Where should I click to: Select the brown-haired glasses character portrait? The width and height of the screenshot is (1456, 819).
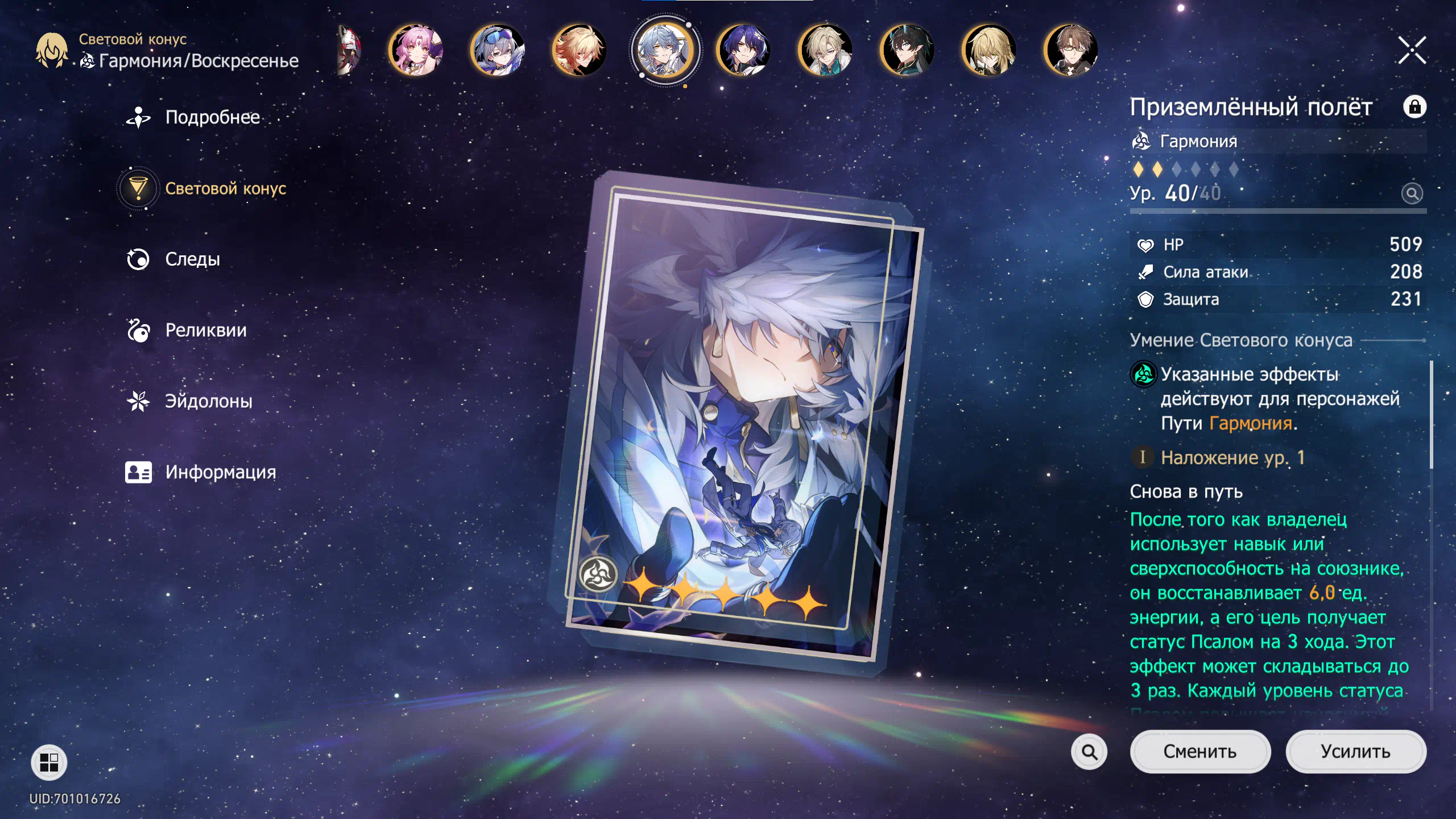tap(1070, 51)
